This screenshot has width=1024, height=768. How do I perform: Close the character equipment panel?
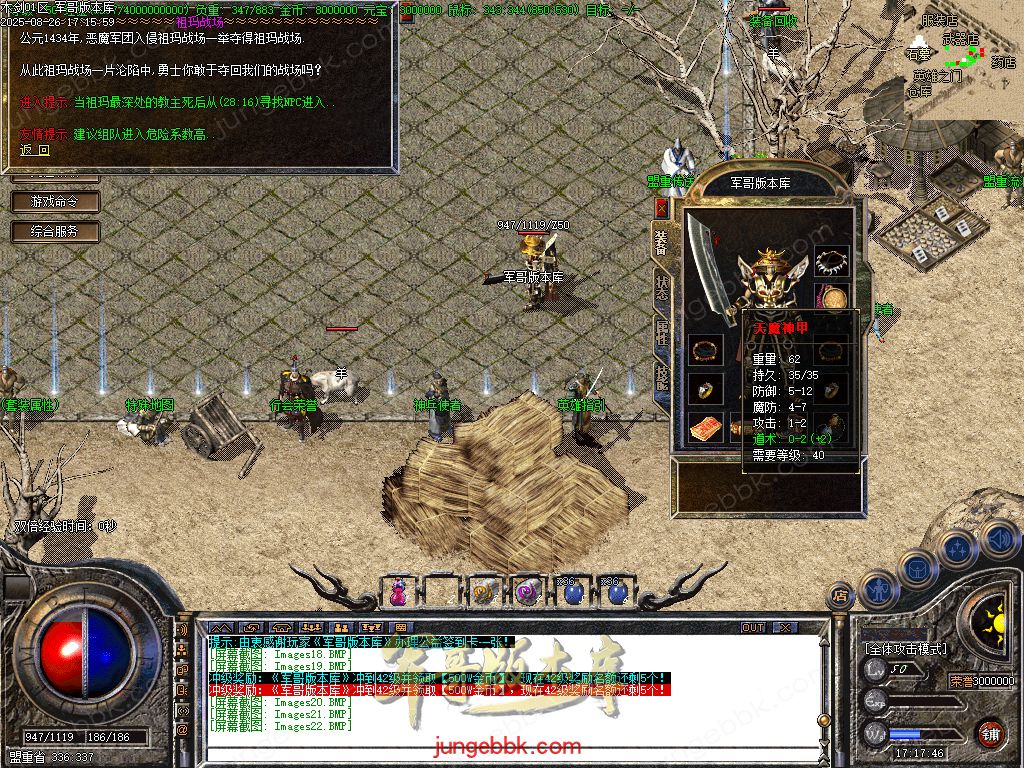point(661,207)
